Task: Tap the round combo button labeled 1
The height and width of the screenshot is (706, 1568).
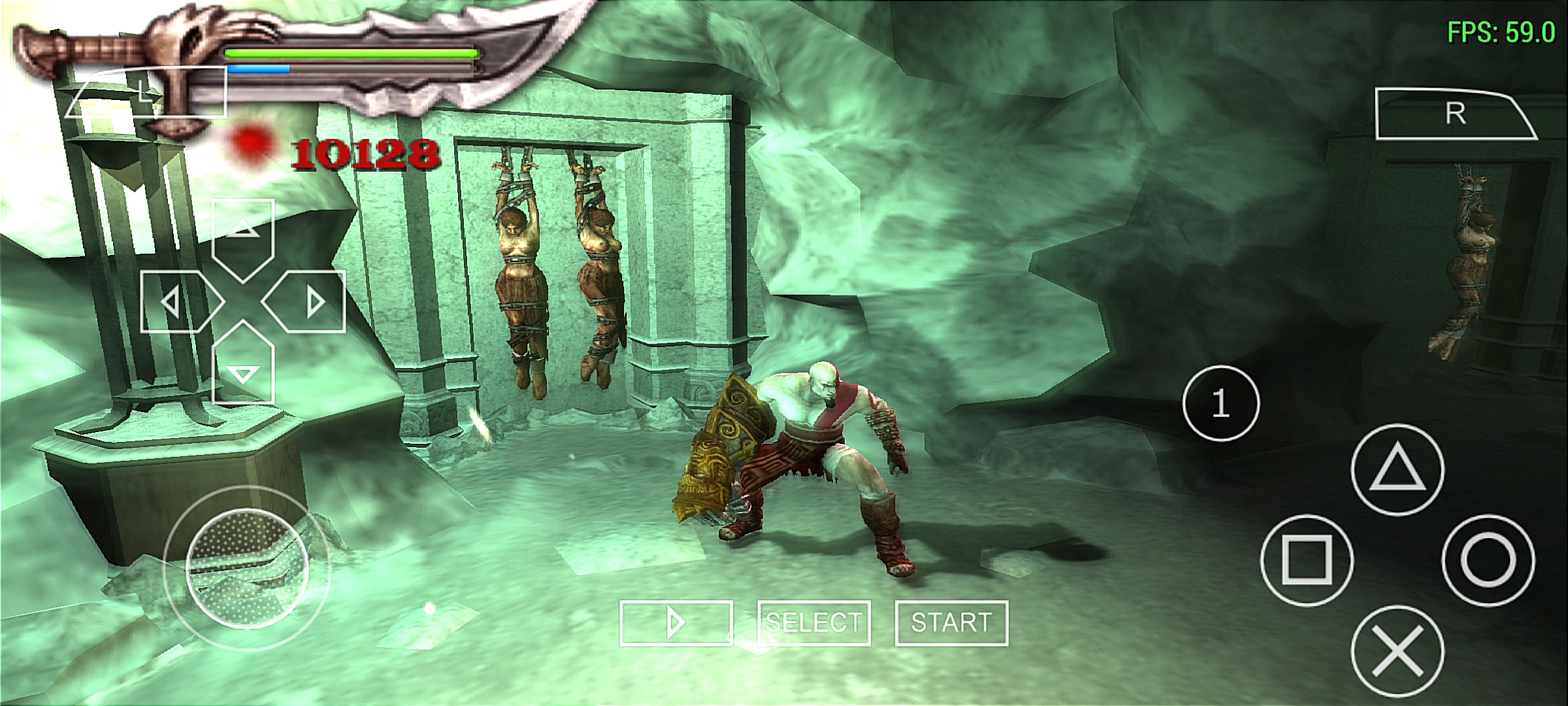Action: (1220, 403)
